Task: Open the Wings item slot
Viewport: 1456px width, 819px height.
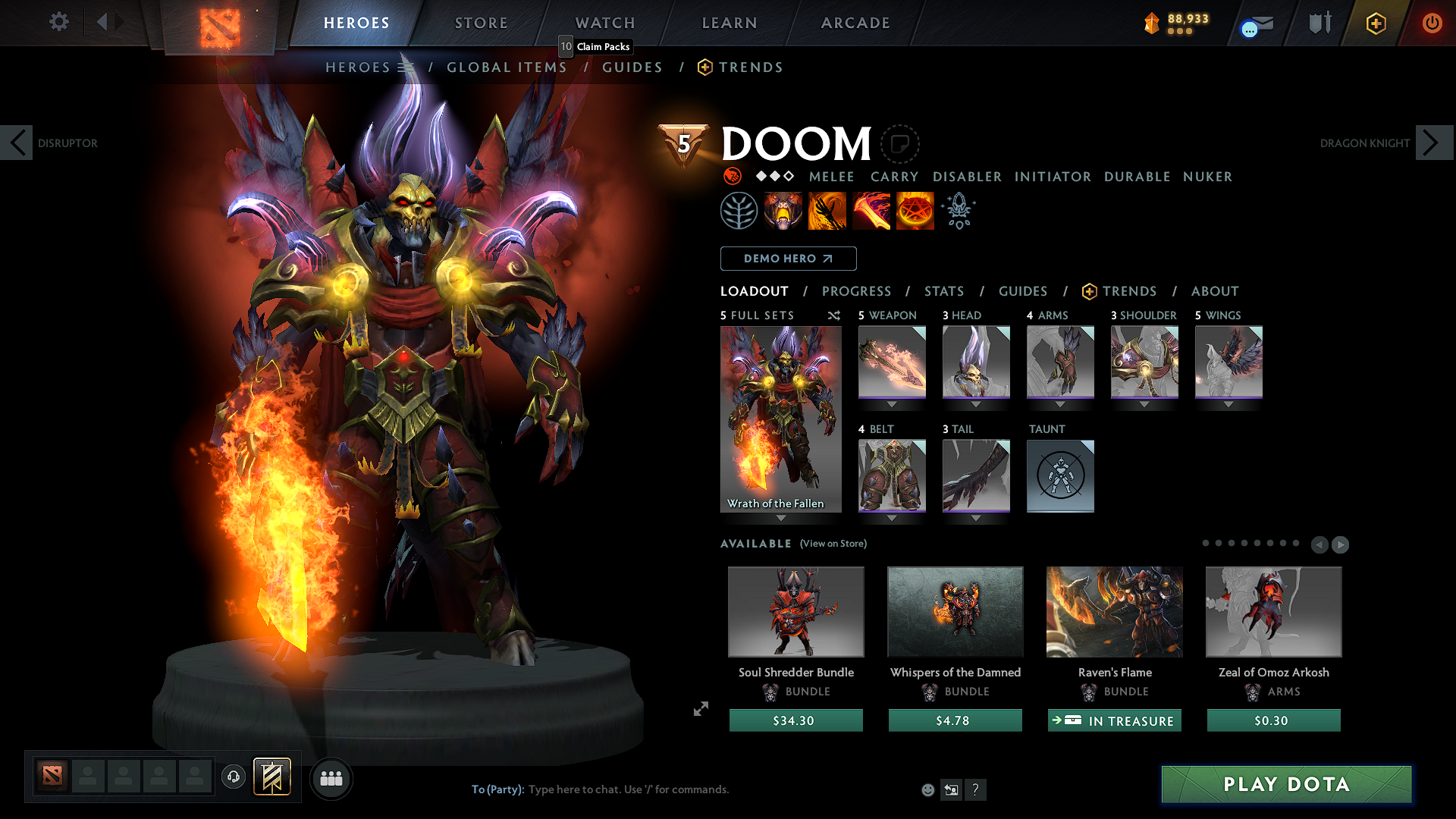Action: (x=1228, y=362)
